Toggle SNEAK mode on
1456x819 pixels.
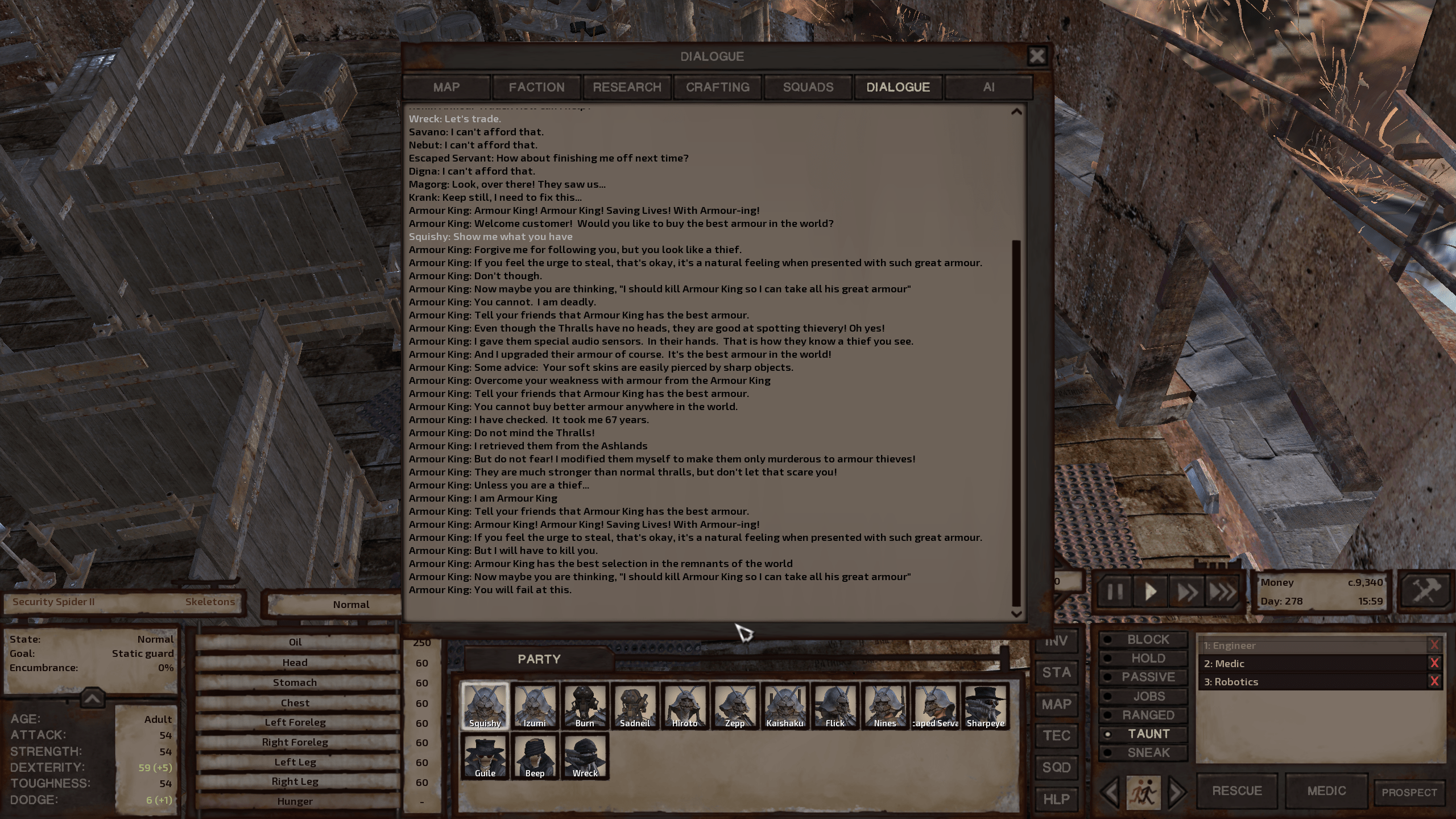tap(1143, 752)
